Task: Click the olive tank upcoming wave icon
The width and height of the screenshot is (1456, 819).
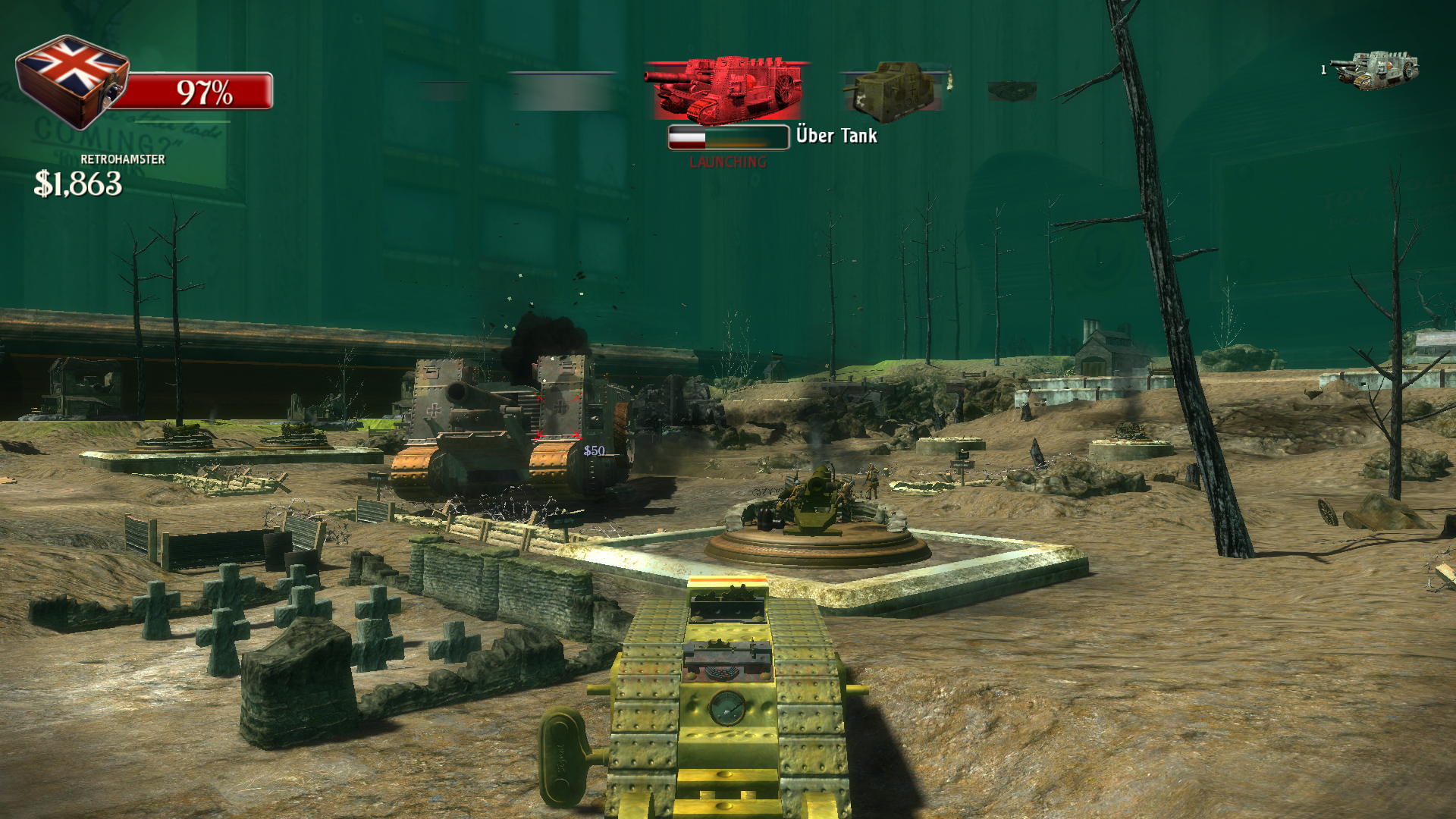Action: pos(892,91)
